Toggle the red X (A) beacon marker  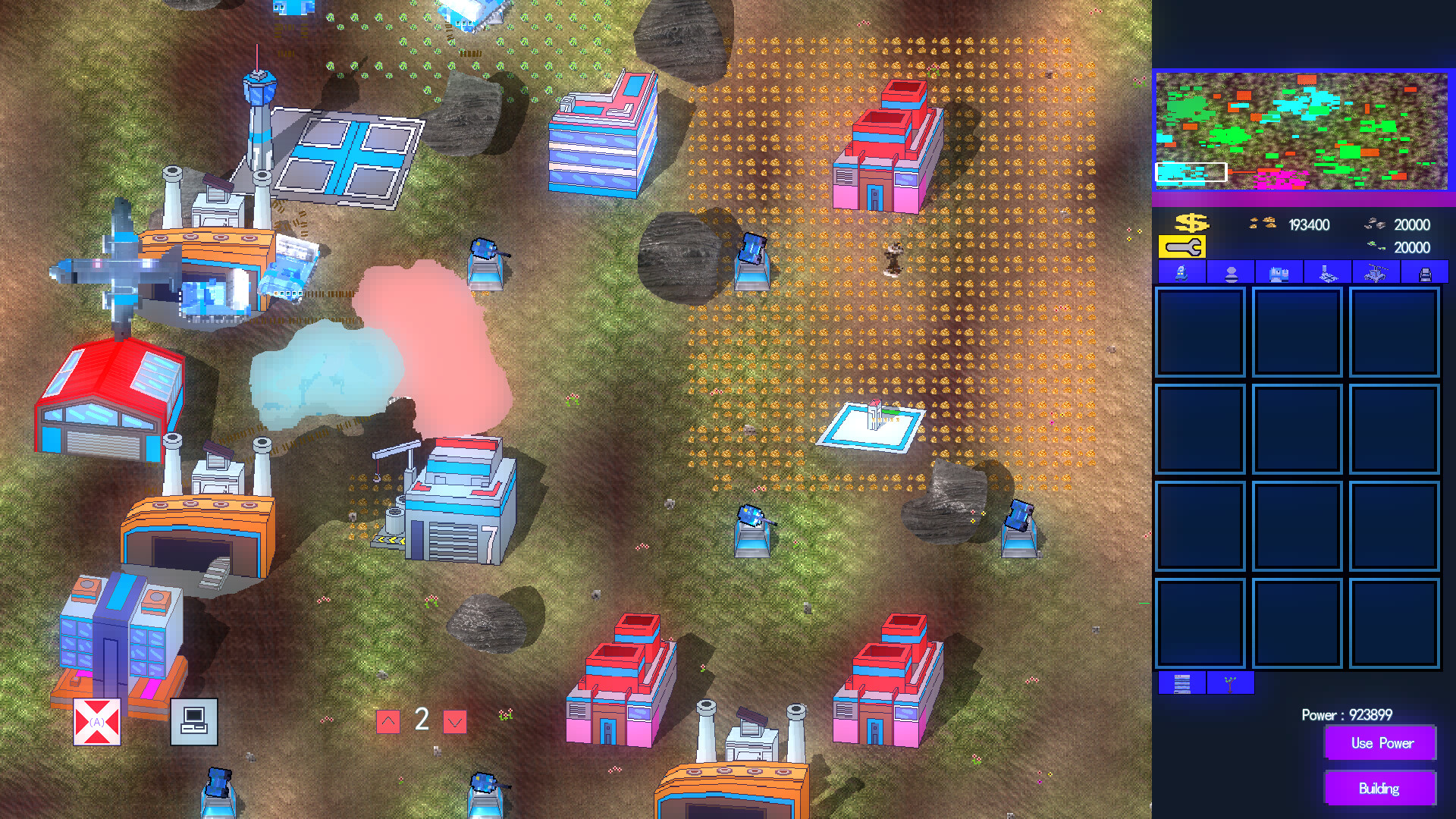96,721
